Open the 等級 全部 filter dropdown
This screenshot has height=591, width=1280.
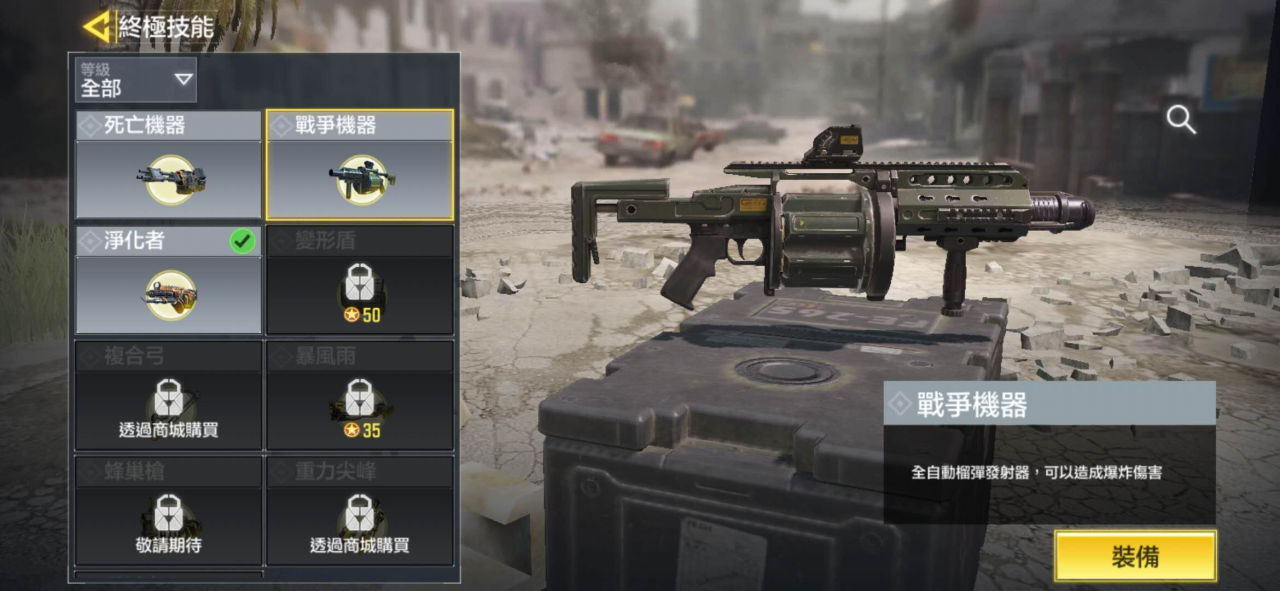click(136, 80)
